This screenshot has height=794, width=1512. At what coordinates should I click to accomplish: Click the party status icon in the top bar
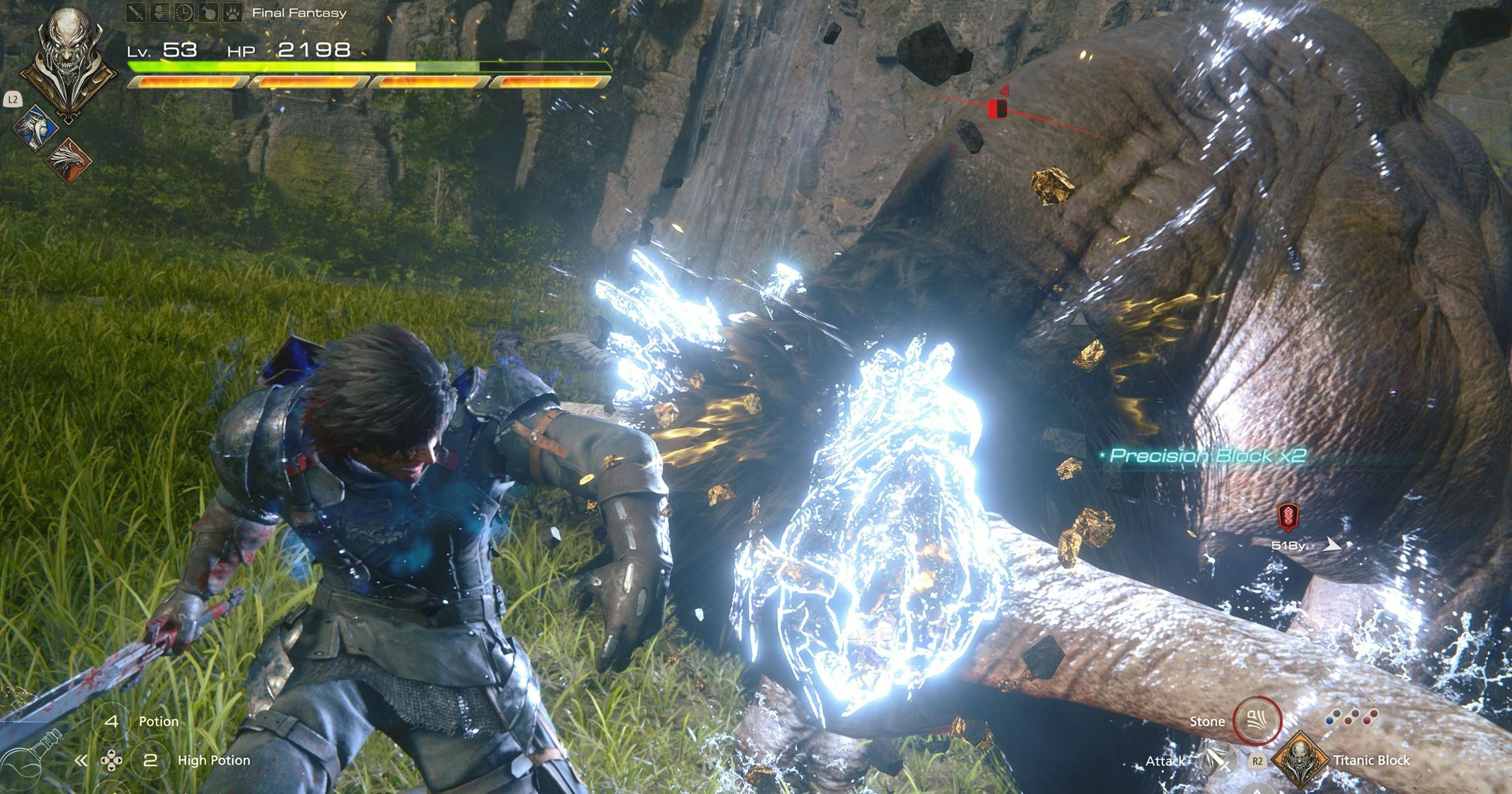(160, 12)
